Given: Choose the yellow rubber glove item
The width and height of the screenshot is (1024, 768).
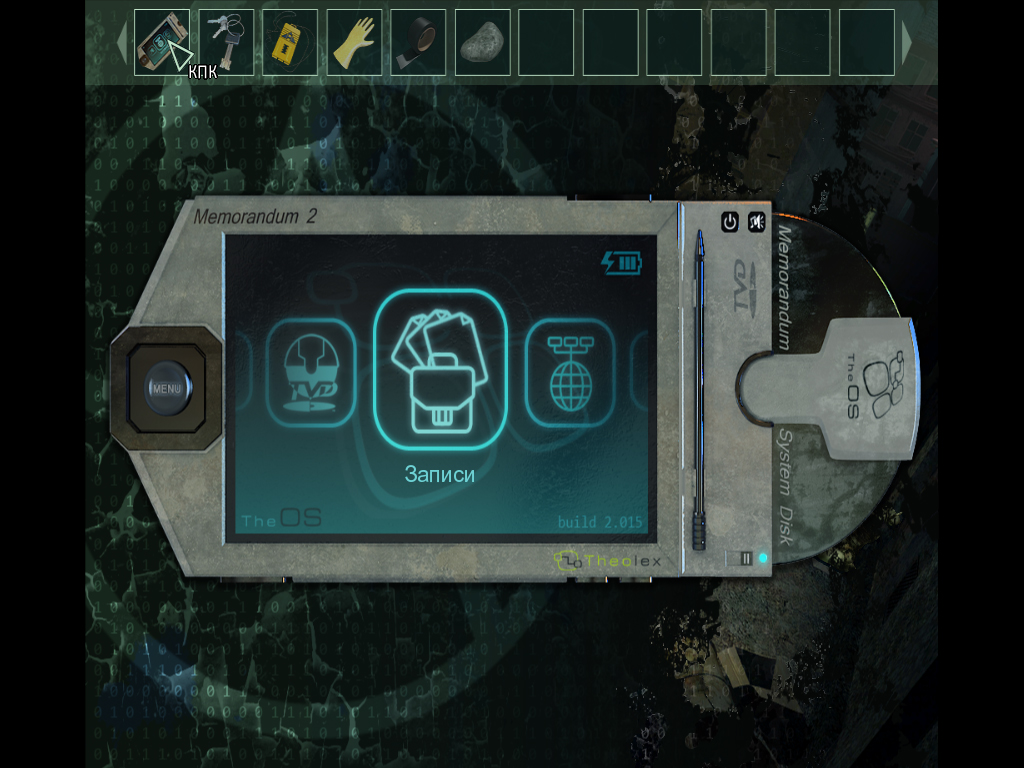Looking at the screenshot, I should (x=354, y=43).
